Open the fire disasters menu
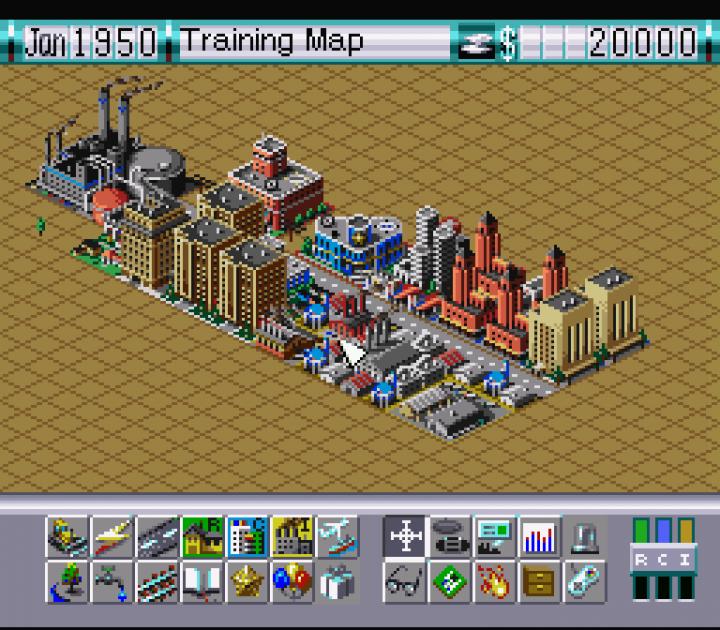This screenshot has height=630, width=720. pyautogui.click(x=495, y=581)
